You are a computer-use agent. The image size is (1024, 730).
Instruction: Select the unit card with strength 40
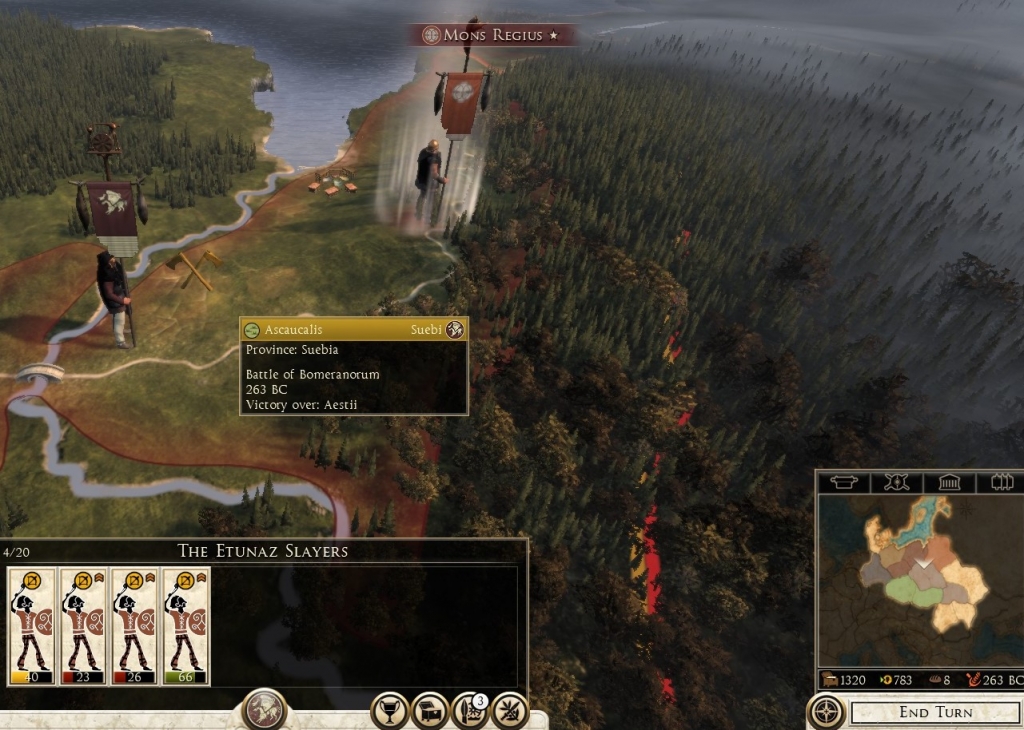point(32,626)
